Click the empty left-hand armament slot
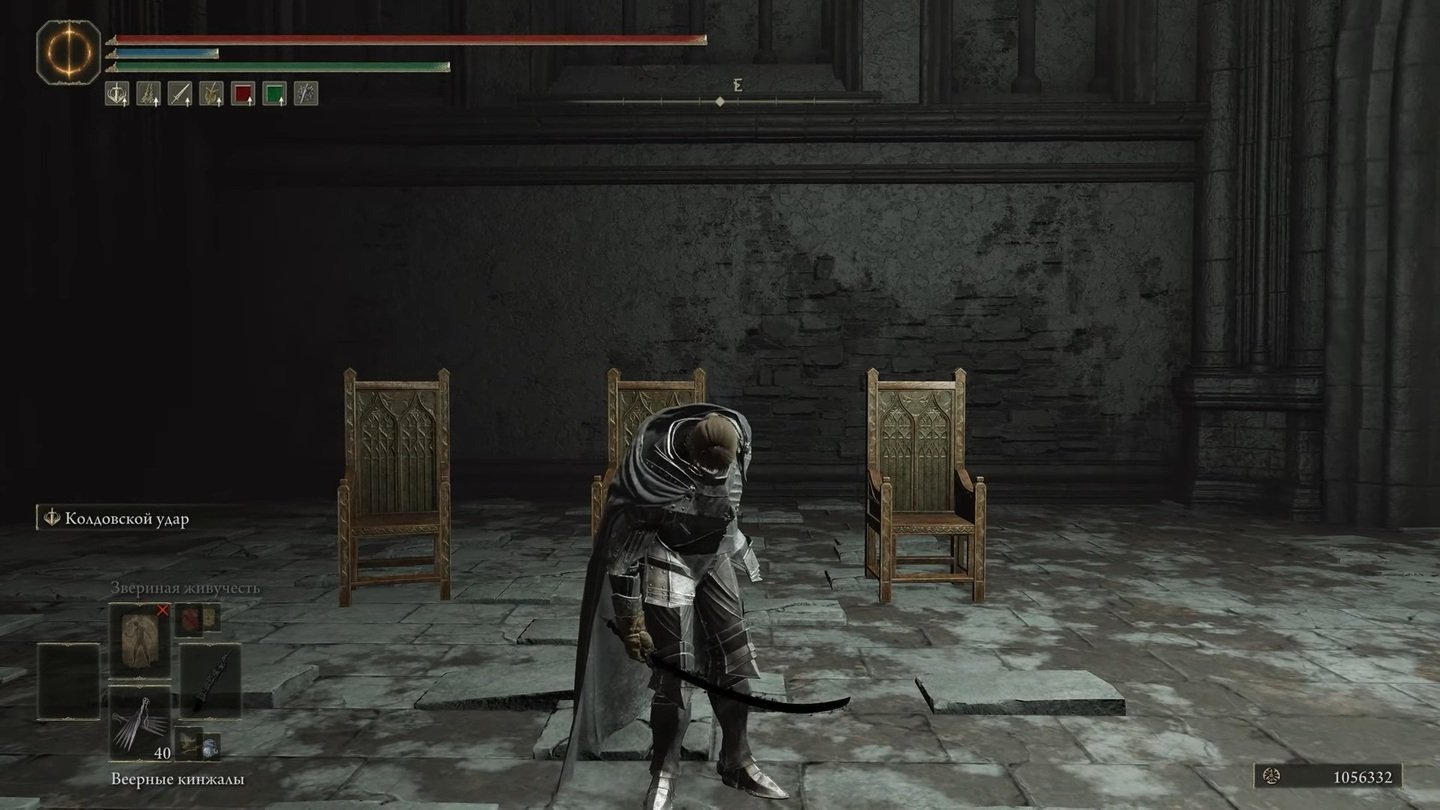The width and height of the screenshot is (1440, 810). point(68,681)
